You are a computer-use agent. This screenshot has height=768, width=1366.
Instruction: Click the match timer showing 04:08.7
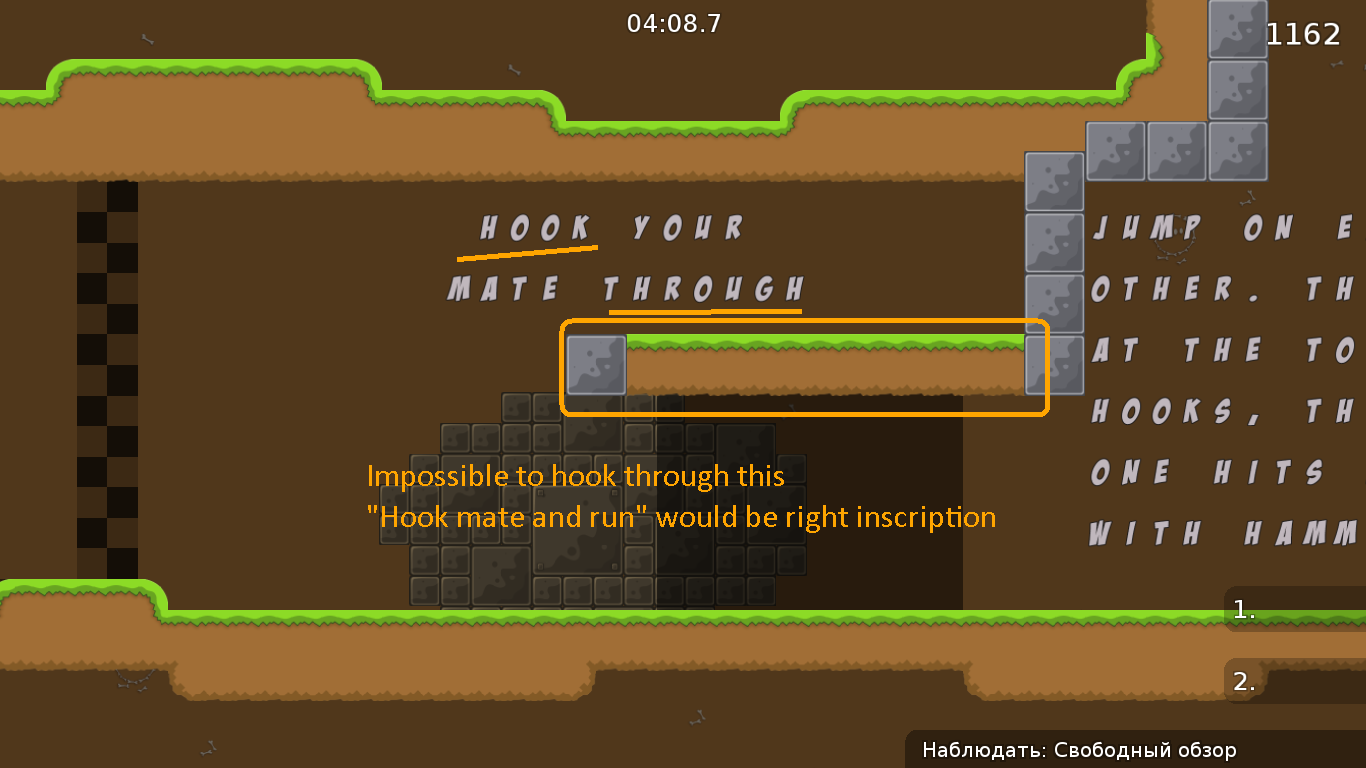672,24
